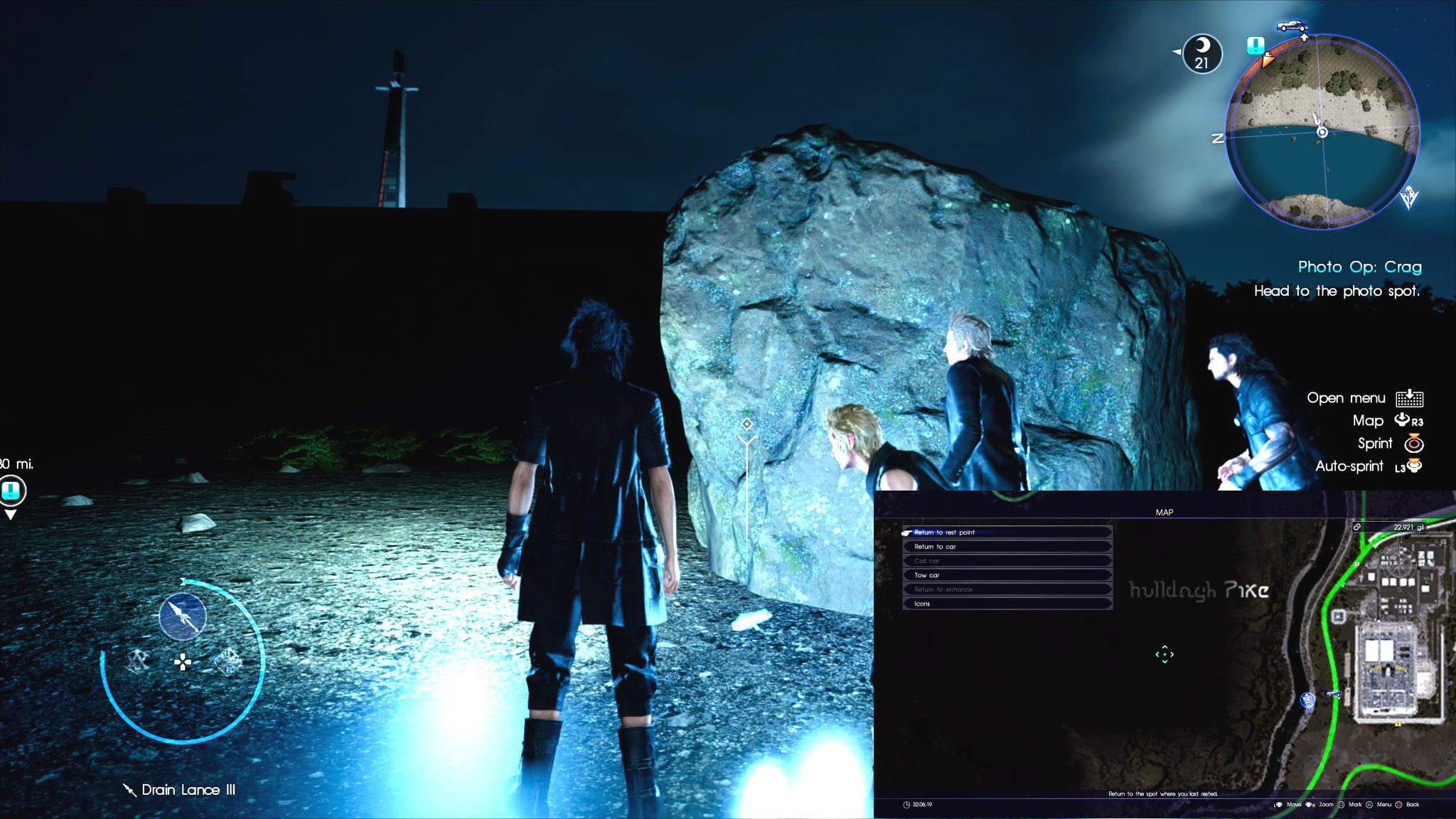Select the Tow car menu entry
The width and height of the screenshot is (1456, 819).
(1006, 575)
